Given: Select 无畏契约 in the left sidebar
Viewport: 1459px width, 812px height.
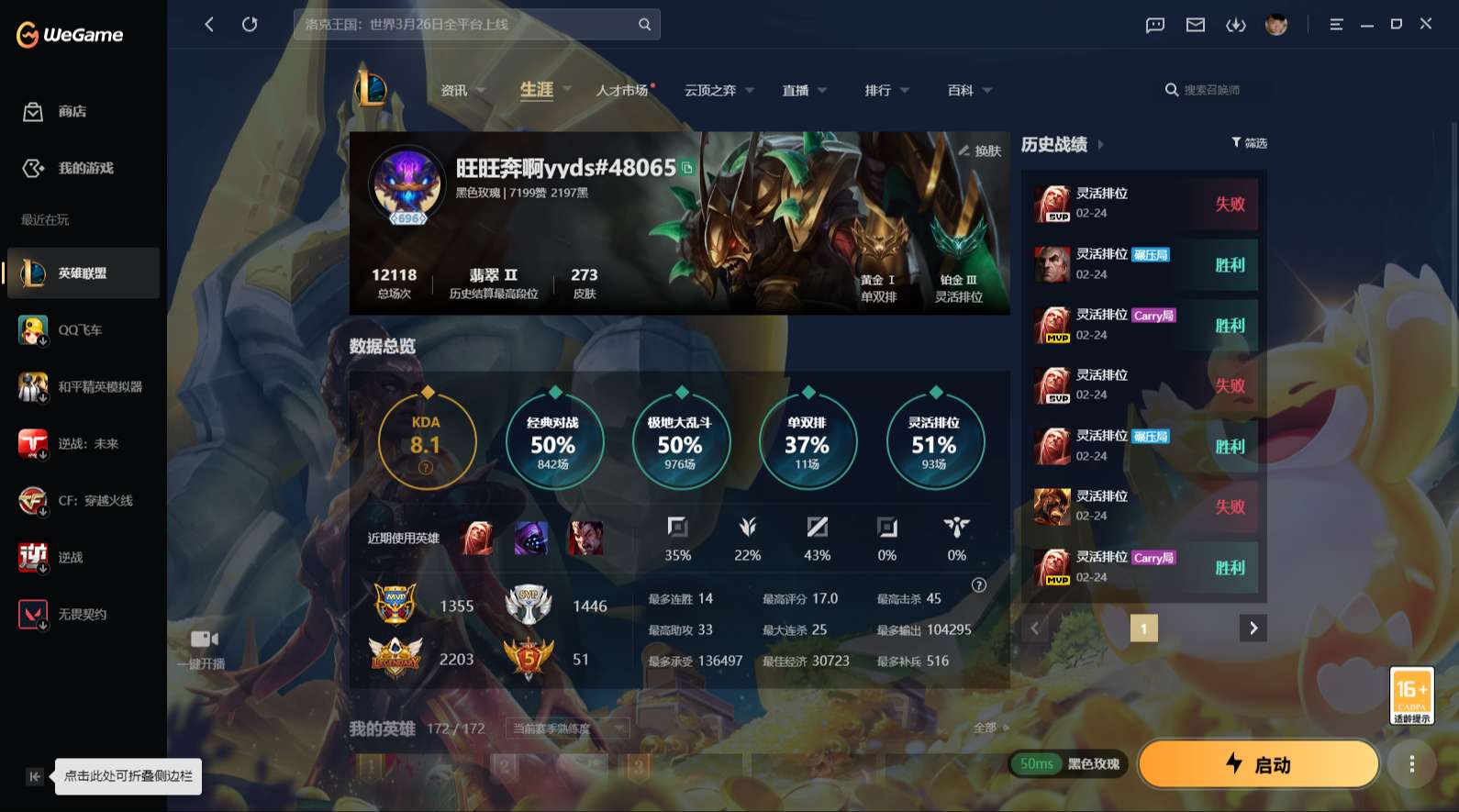Looking at the screenshot, I should pos(83,614).
